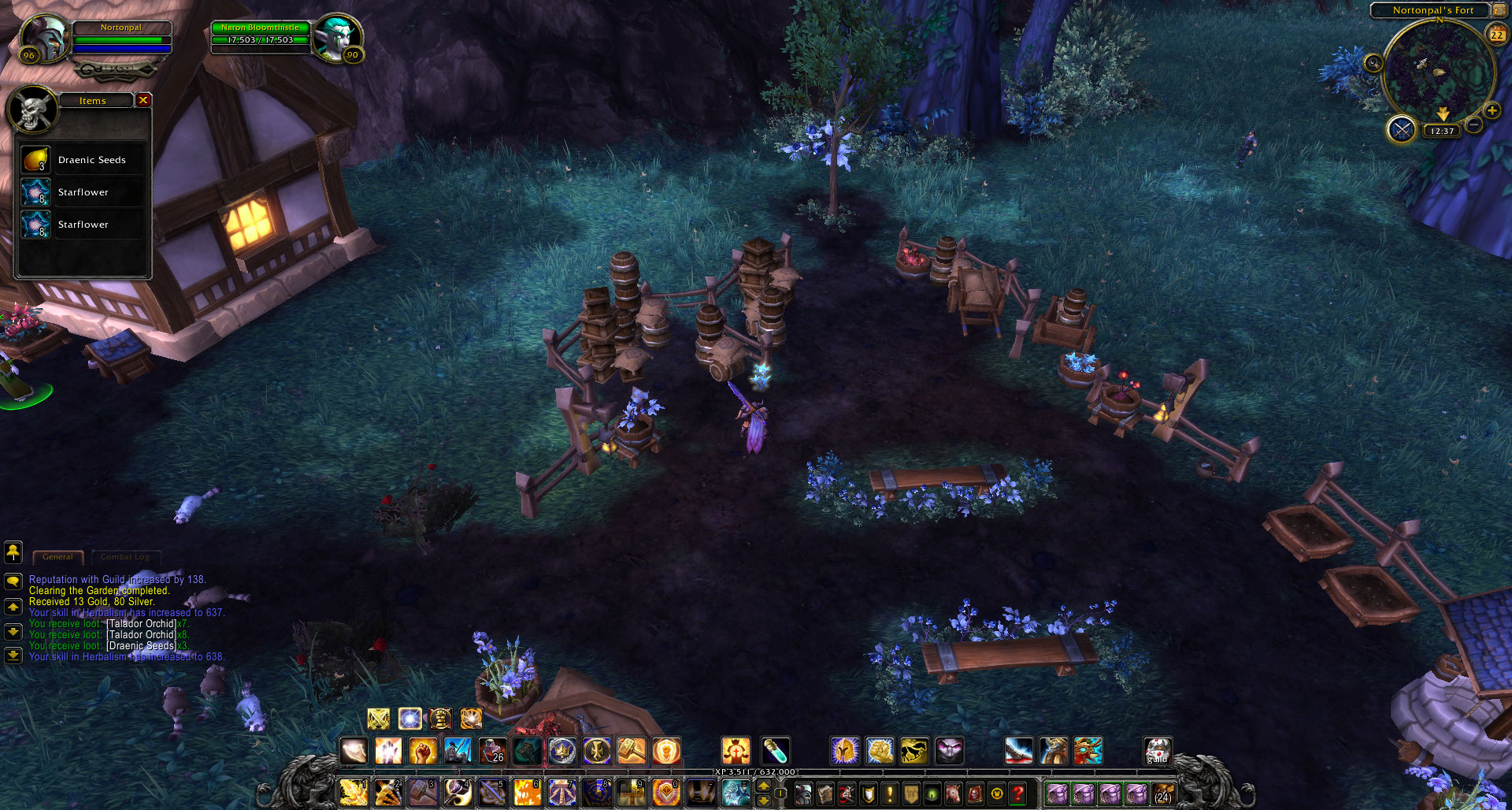Toggle the minimap tracking magnifier button

pos(1373,63)
